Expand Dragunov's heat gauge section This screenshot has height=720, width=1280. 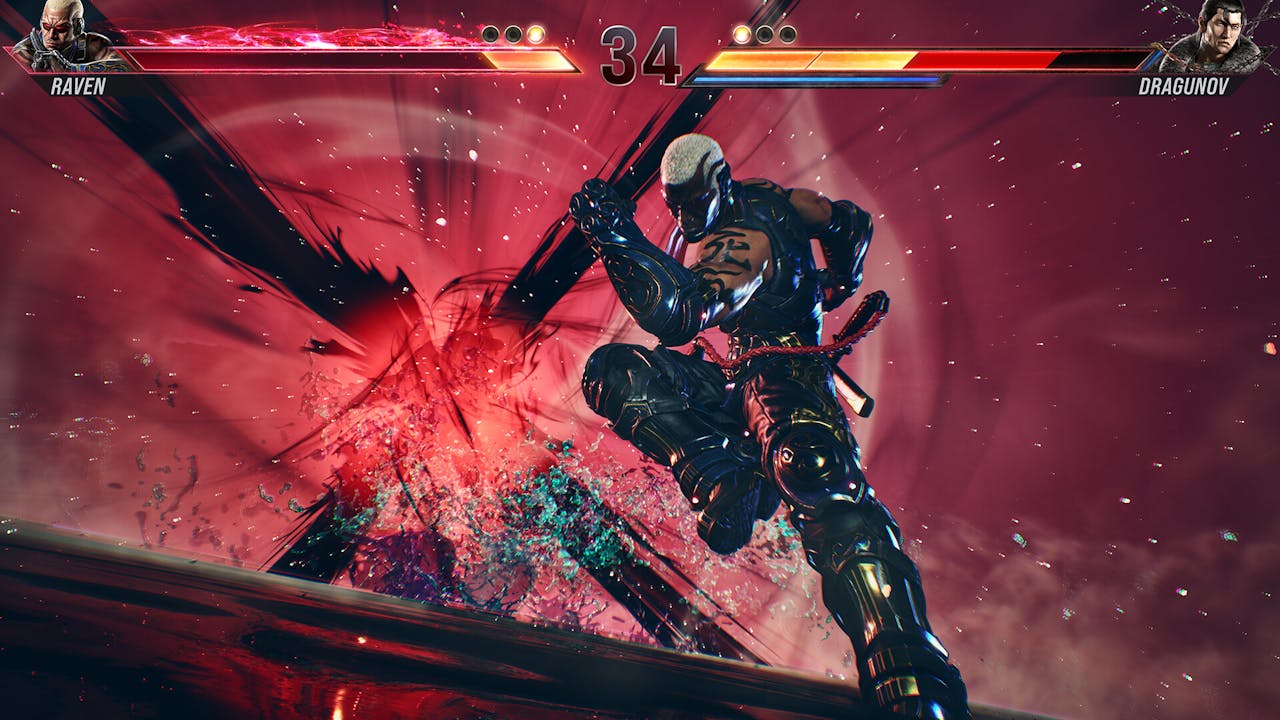click(x=800, y=58)
